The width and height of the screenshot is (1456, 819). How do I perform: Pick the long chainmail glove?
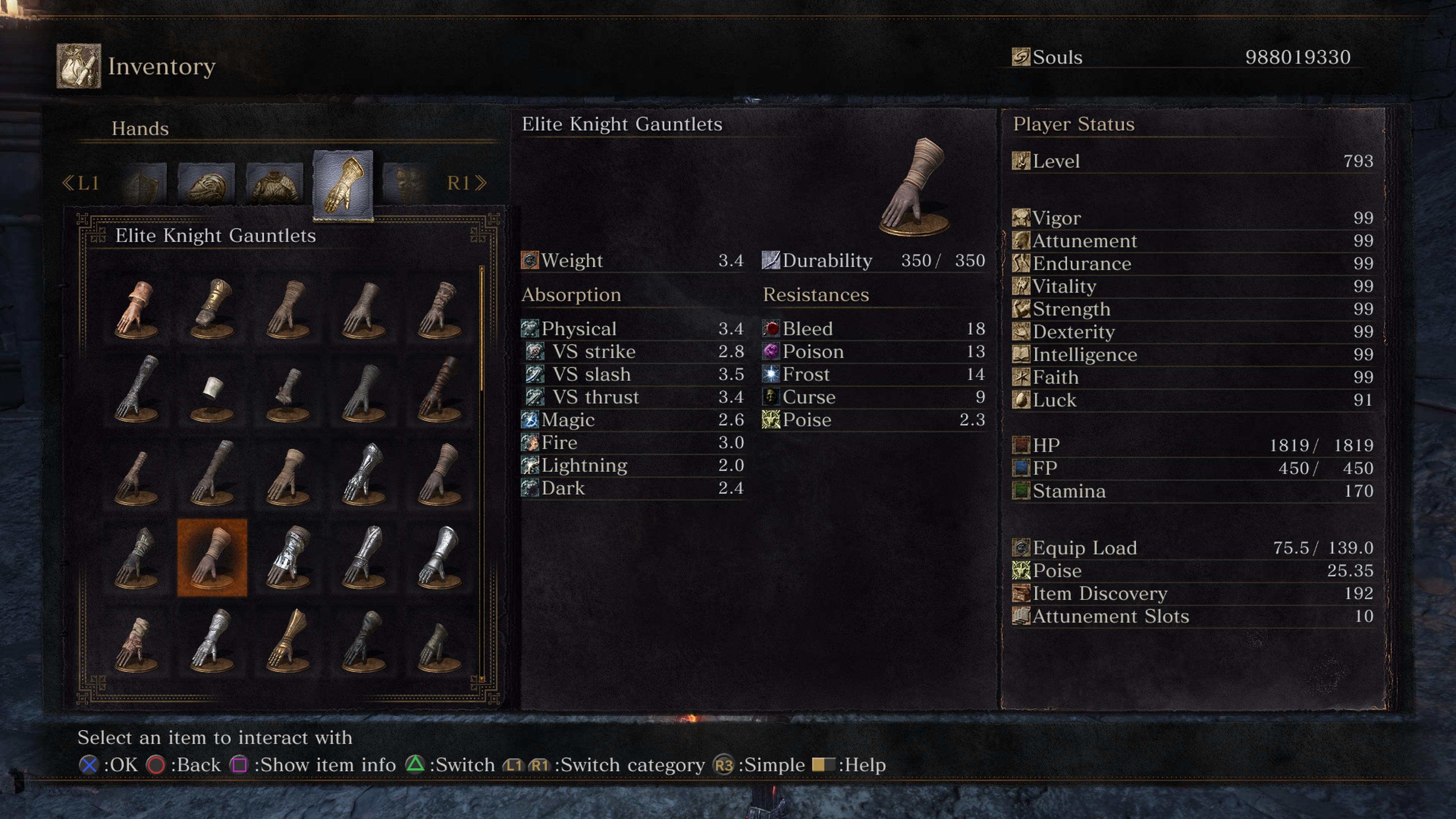point(136,390)
